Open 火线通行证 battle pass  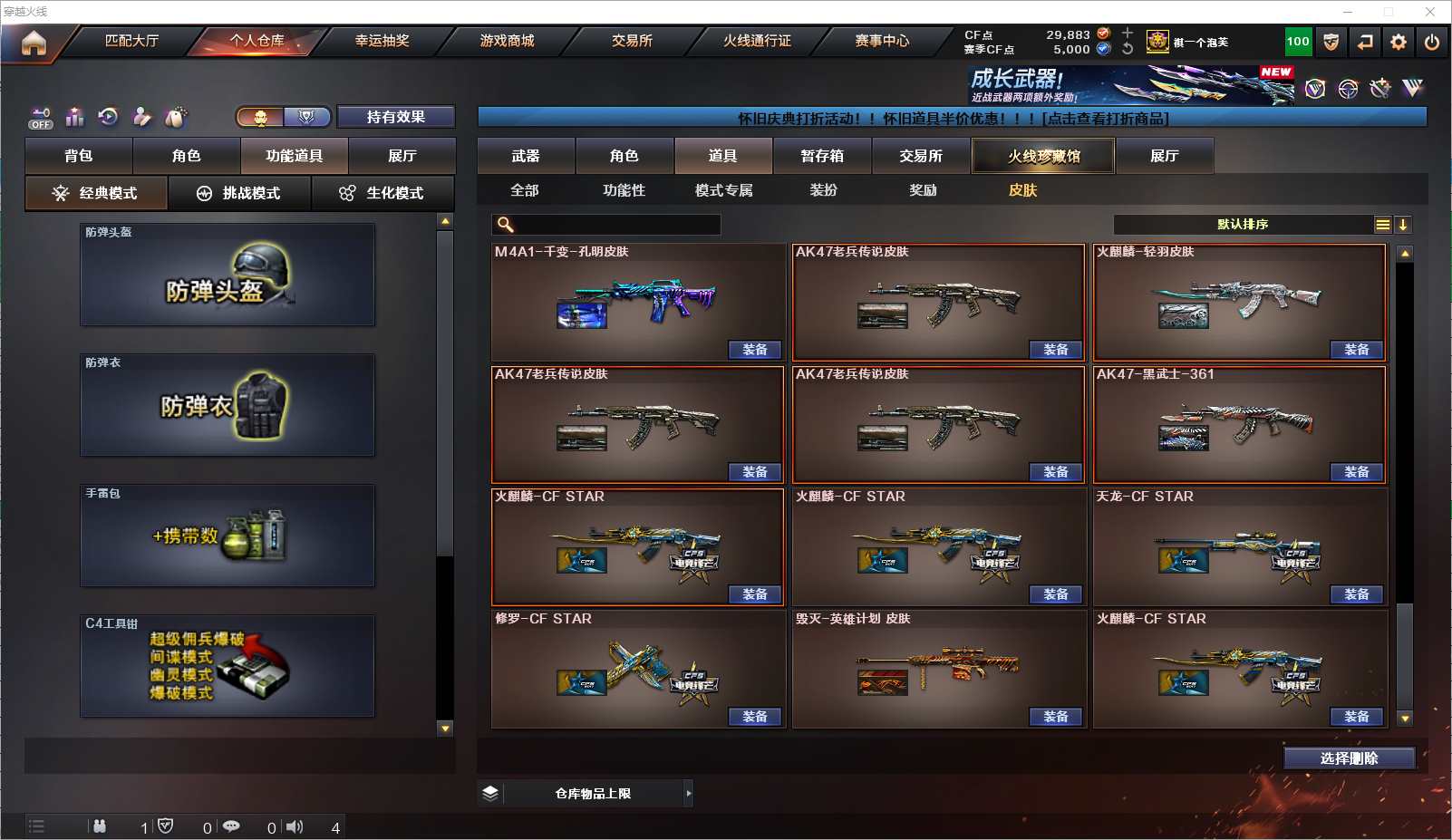pyautogui.click(x=757, y=41)
